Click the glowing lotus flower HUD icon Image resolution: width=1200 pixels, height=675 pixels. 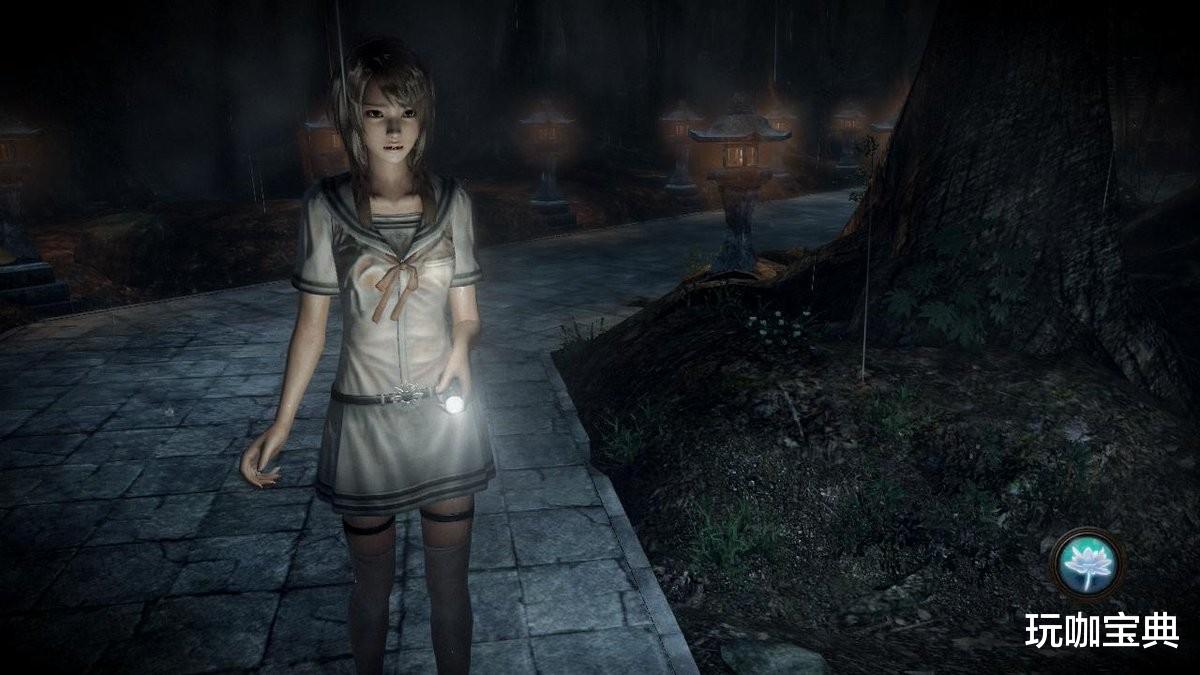1087,564
